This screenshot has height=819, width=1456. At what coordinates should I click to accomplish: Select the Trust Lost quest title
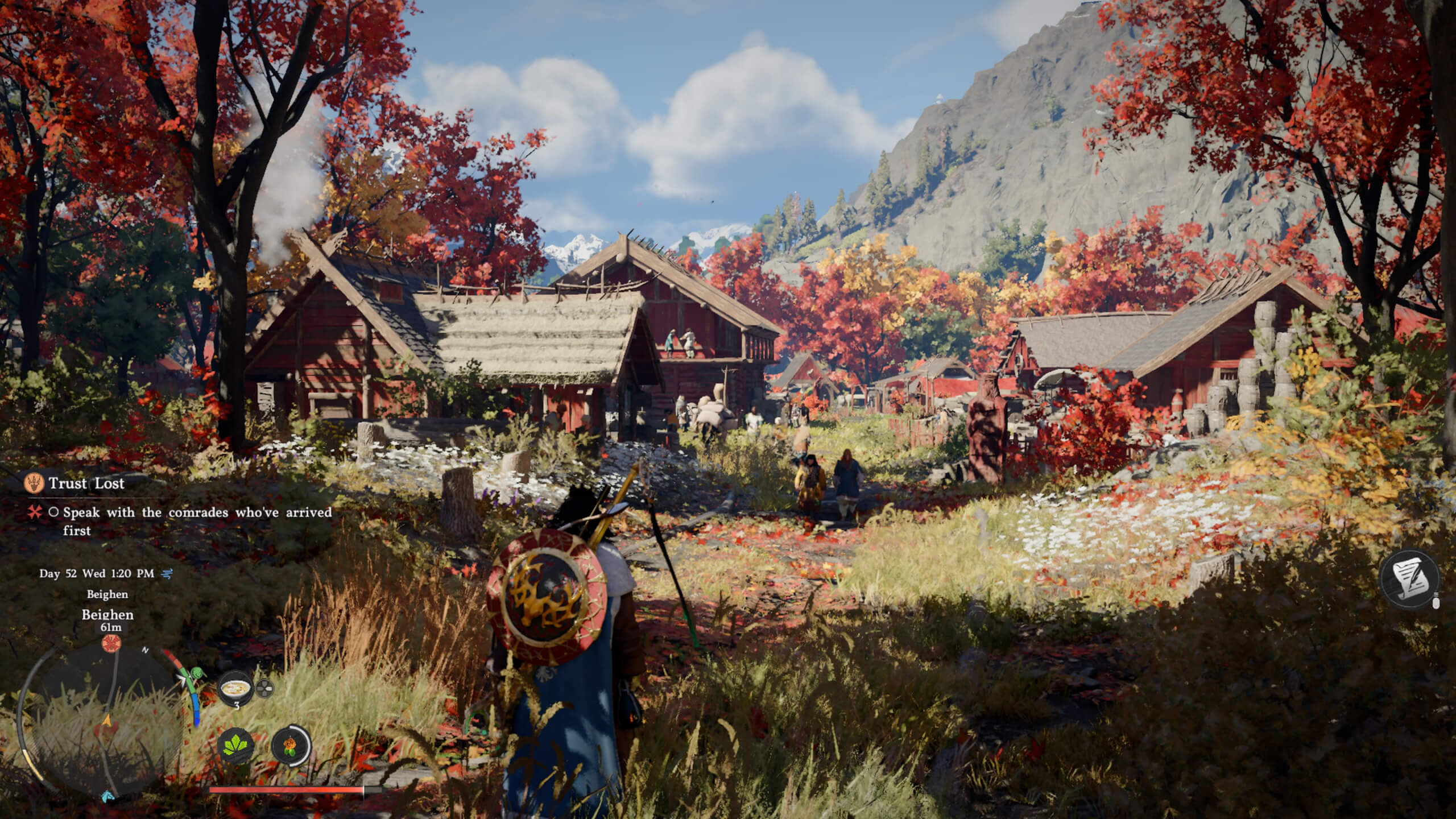[85, 484]
